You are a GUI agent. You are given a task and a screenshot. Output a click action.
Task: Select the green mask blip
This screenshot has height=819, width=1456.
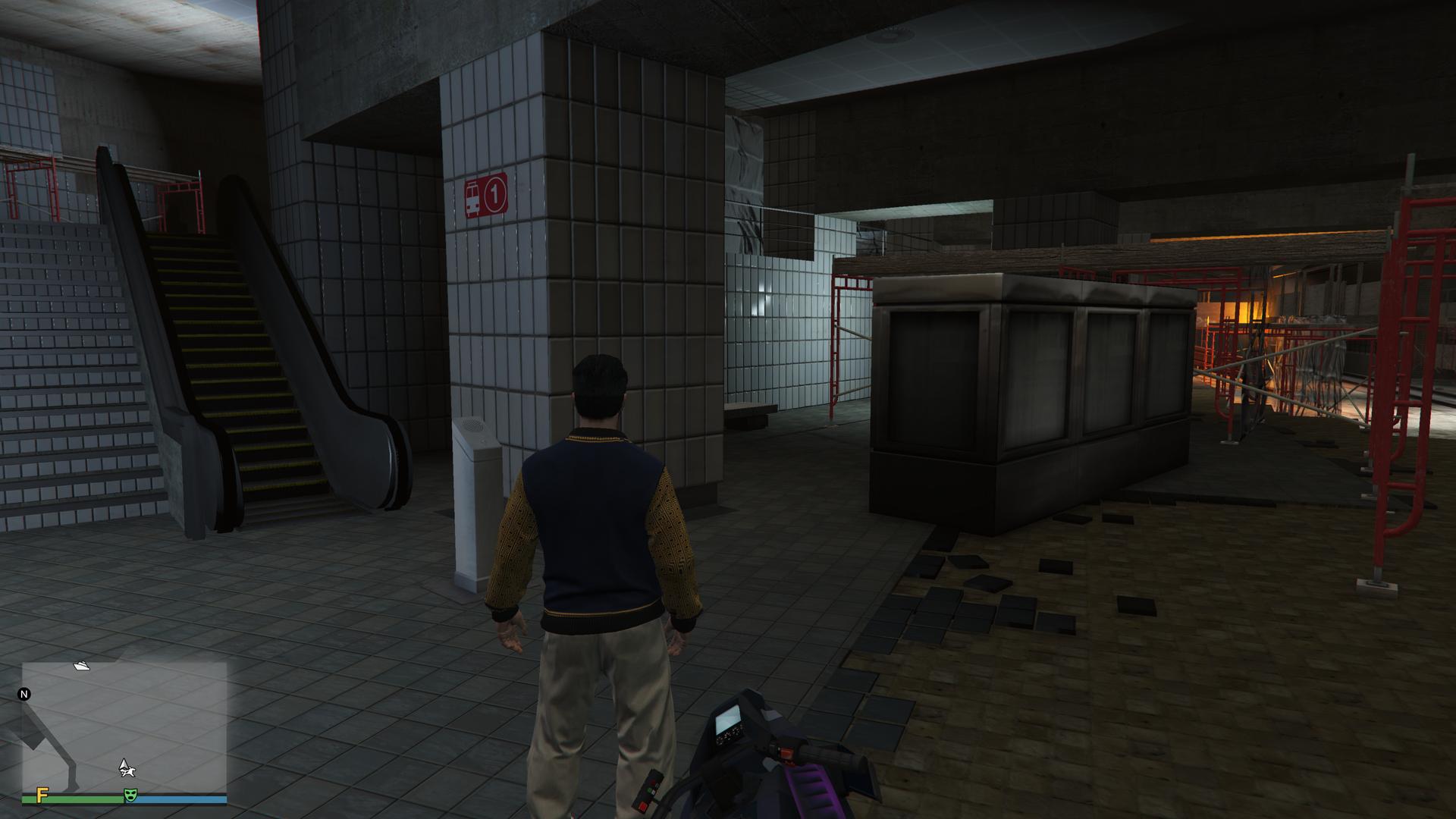[x=130, y=795]
